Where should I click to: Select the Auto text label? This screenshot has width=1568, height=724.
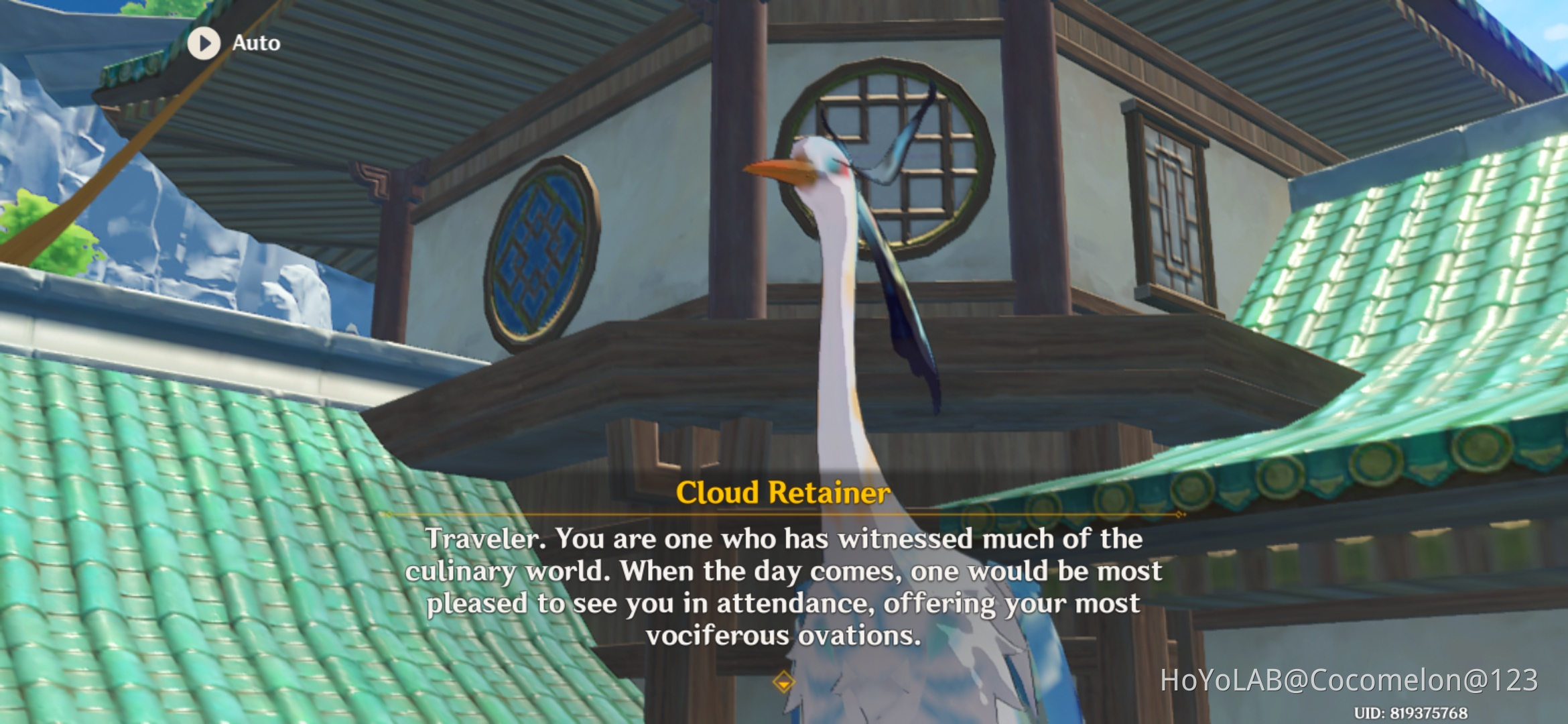pyautogui.click(x=255, y=43)
